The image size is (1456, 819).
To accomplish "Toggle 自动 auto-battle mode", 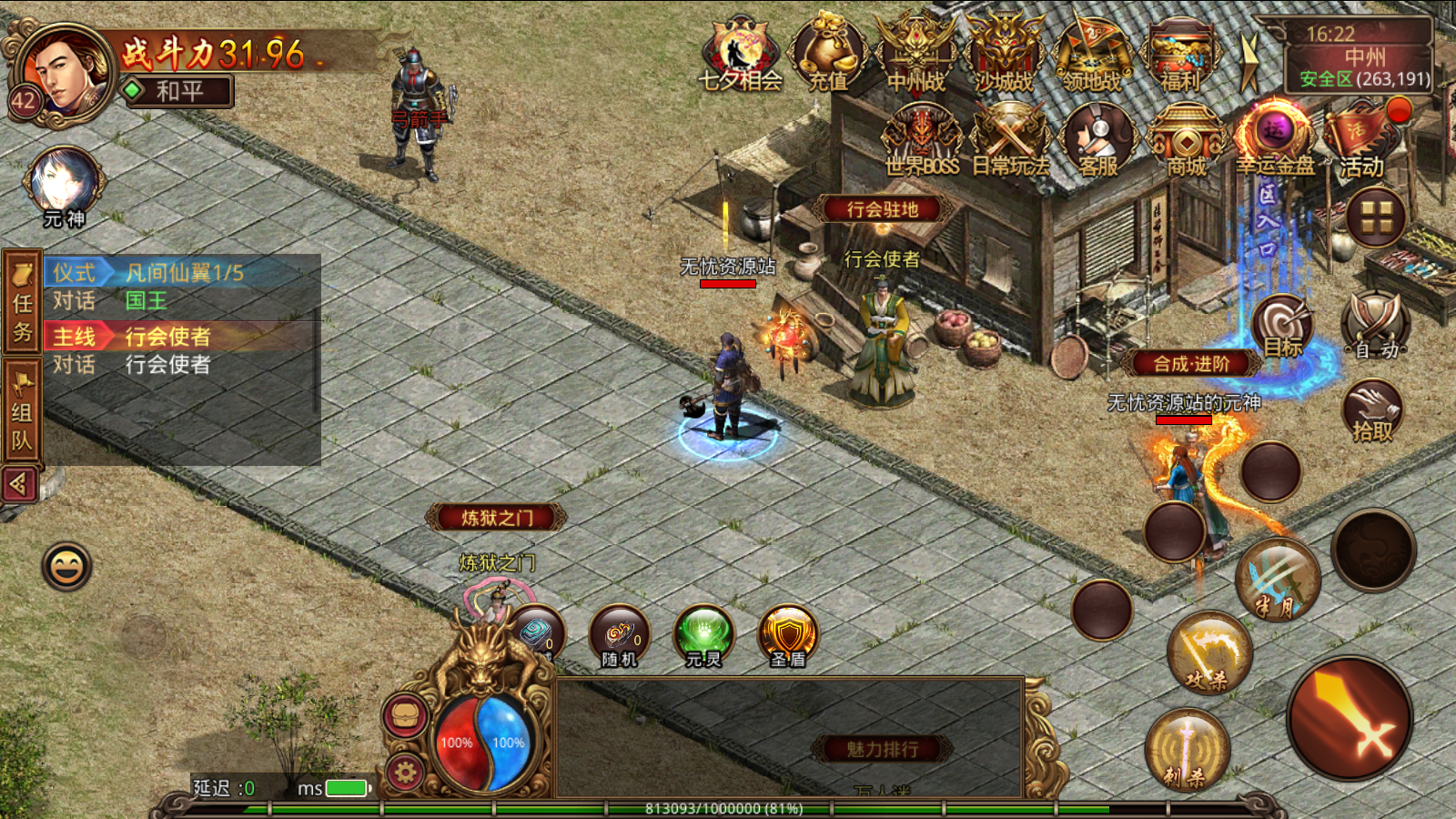I will coord(1375,325).
